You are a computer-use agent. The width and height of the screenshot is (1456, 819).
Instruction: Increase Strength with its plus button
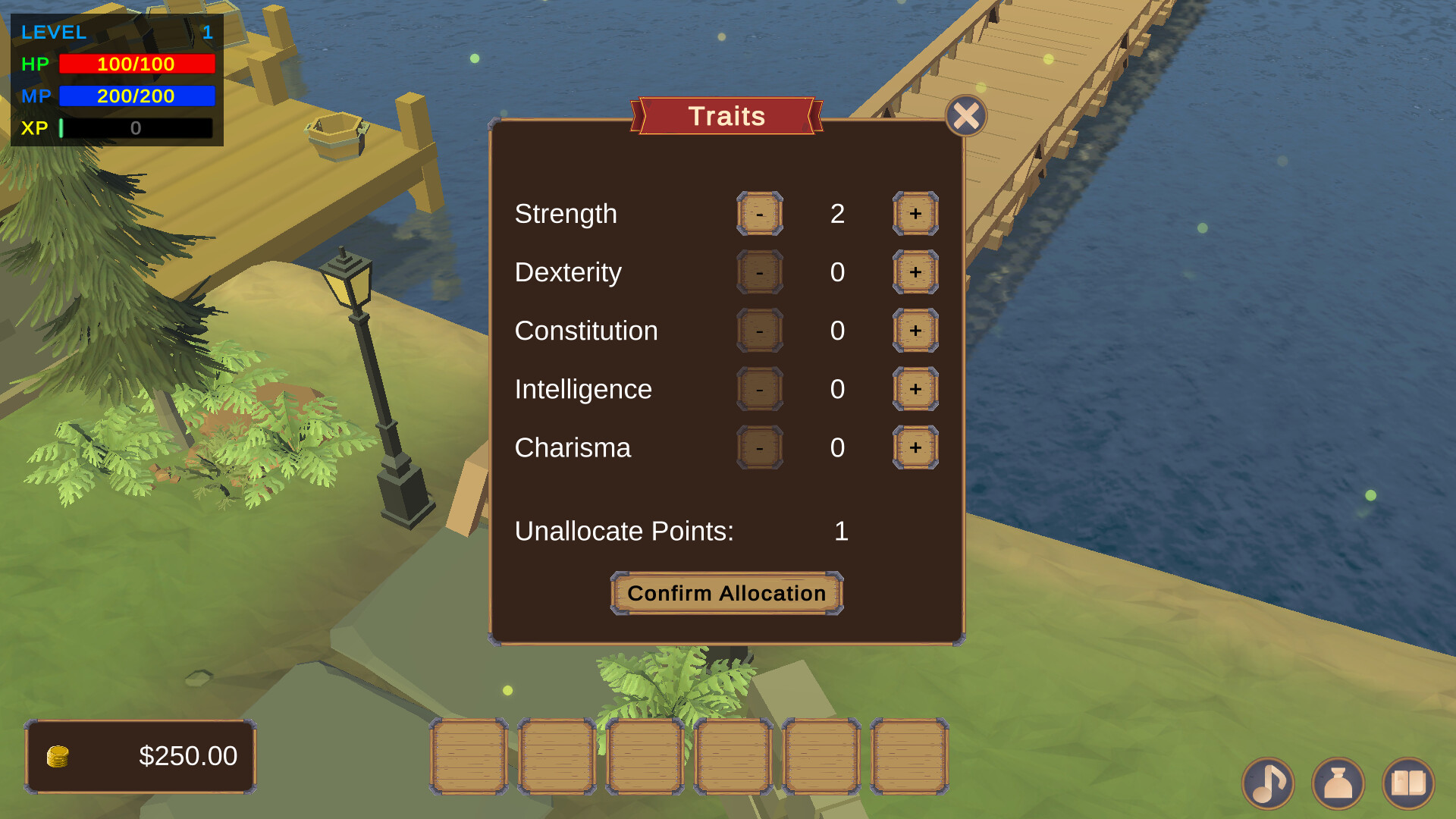(914, 214)
